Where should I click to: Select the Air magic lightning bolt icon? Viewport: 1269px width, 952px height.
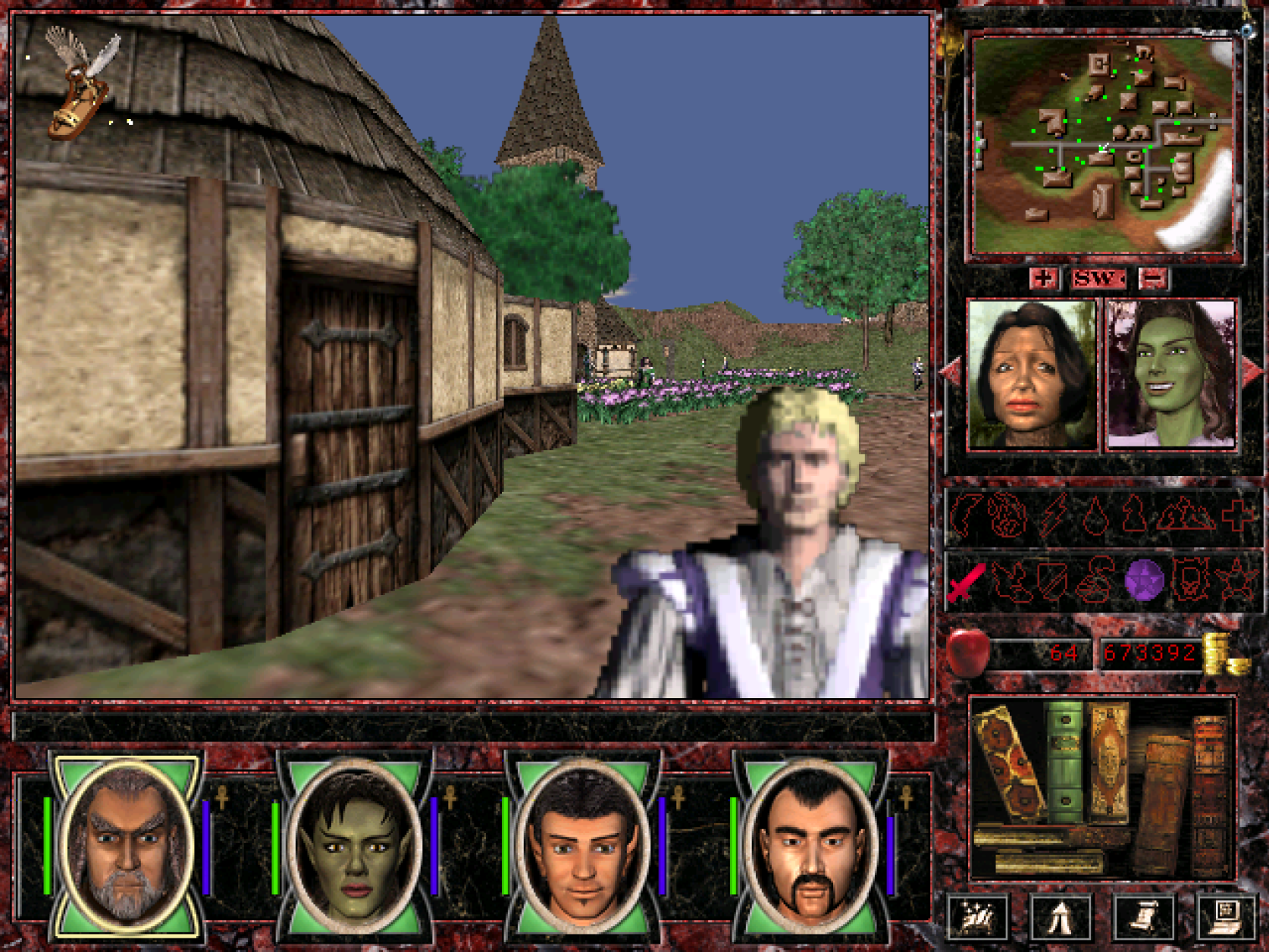pos(1054,515)
